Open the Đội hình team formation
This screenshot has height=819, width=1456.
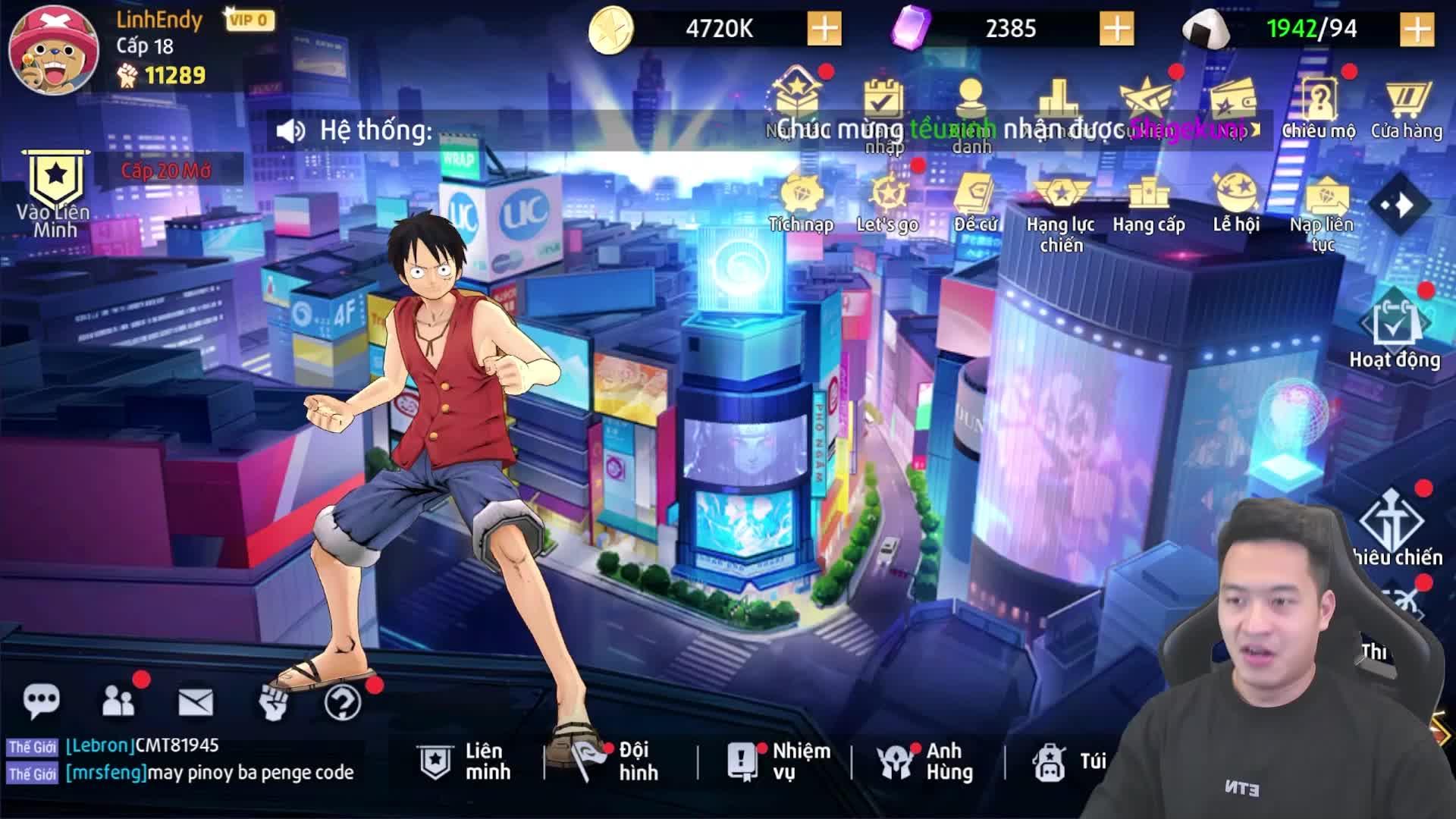[616, 761]
